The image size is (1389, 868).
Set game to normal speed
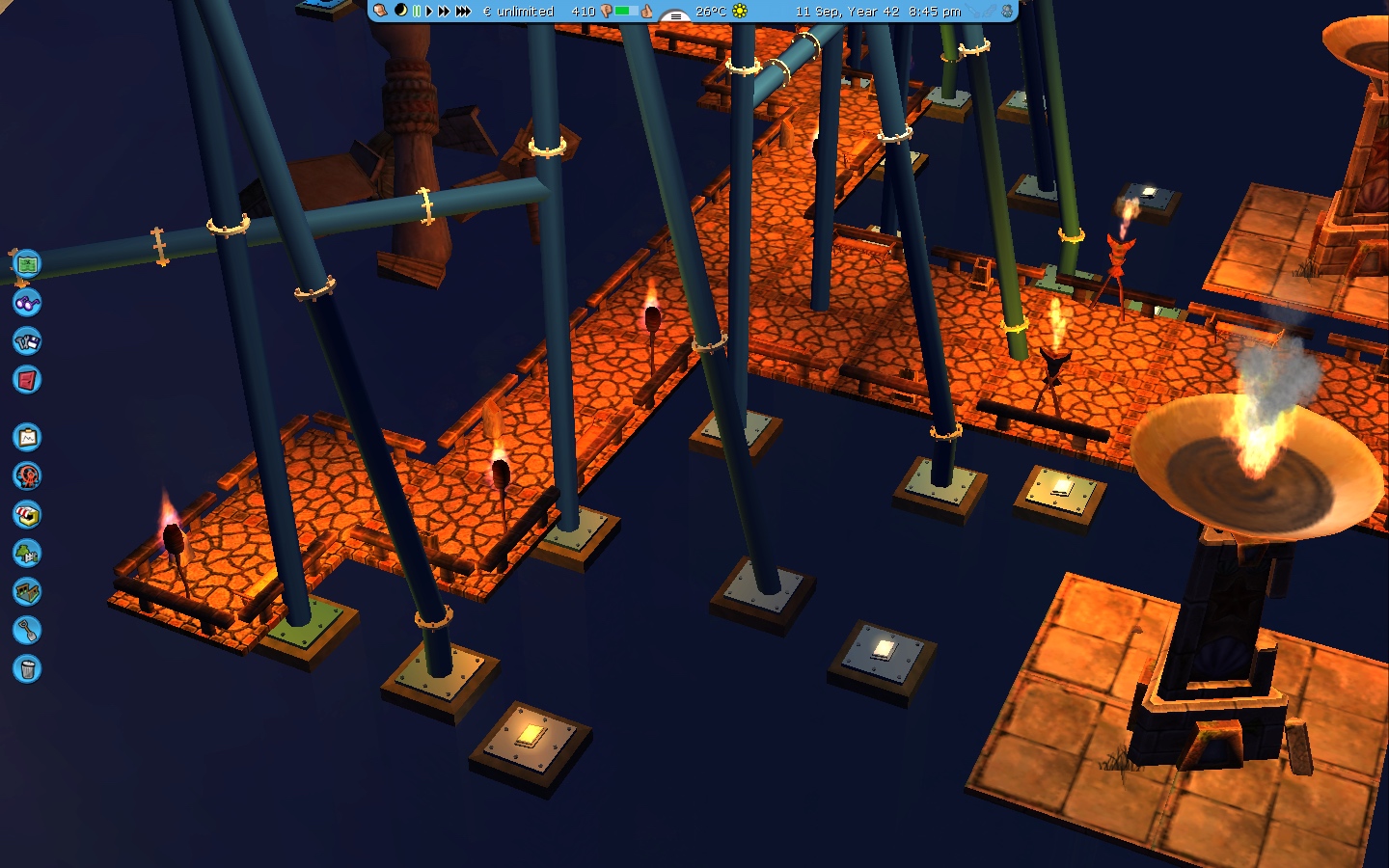[429, 11]
